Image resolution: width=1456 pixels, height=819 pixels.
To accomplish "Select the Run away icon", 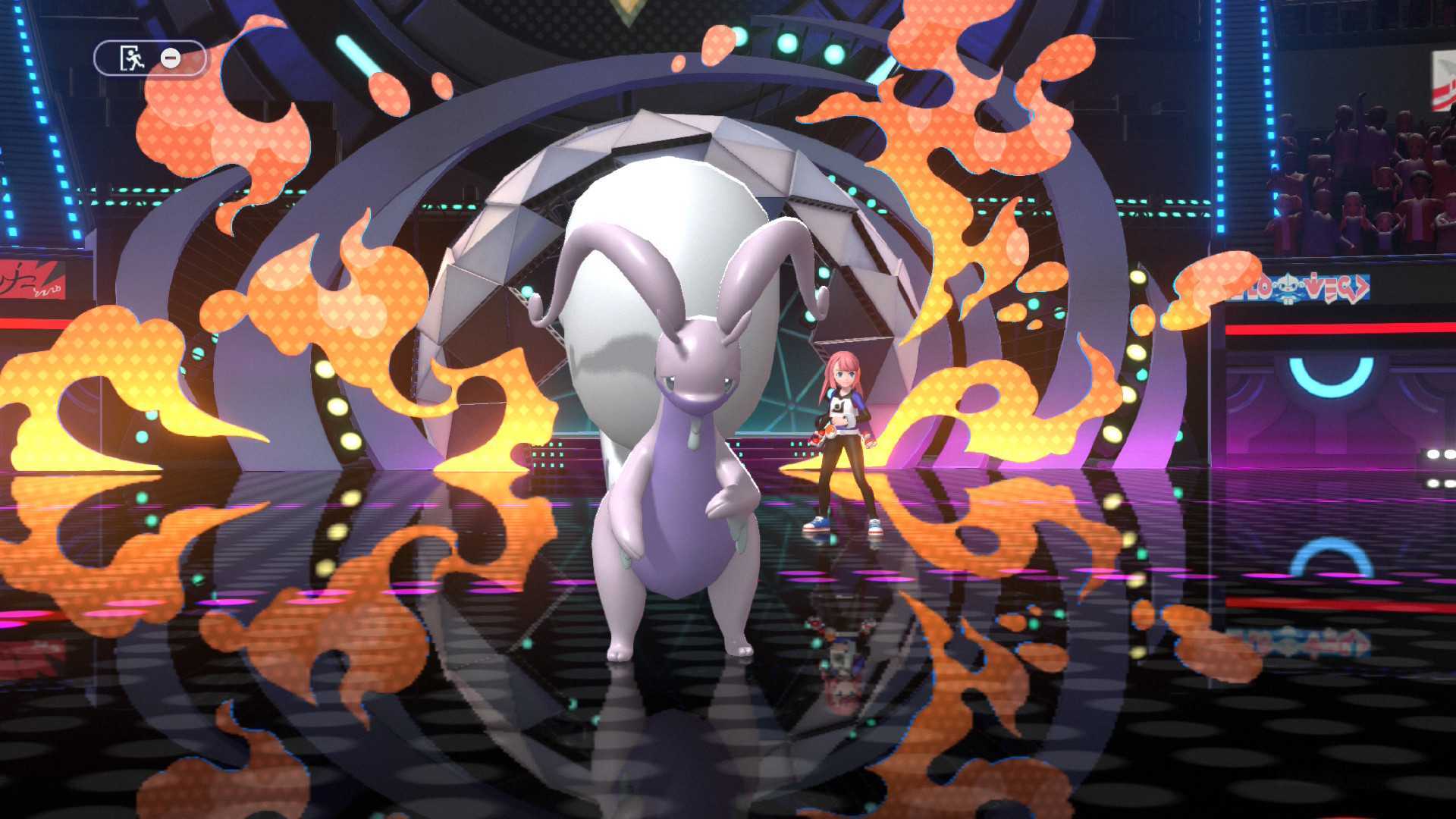I will coord(130,57).
